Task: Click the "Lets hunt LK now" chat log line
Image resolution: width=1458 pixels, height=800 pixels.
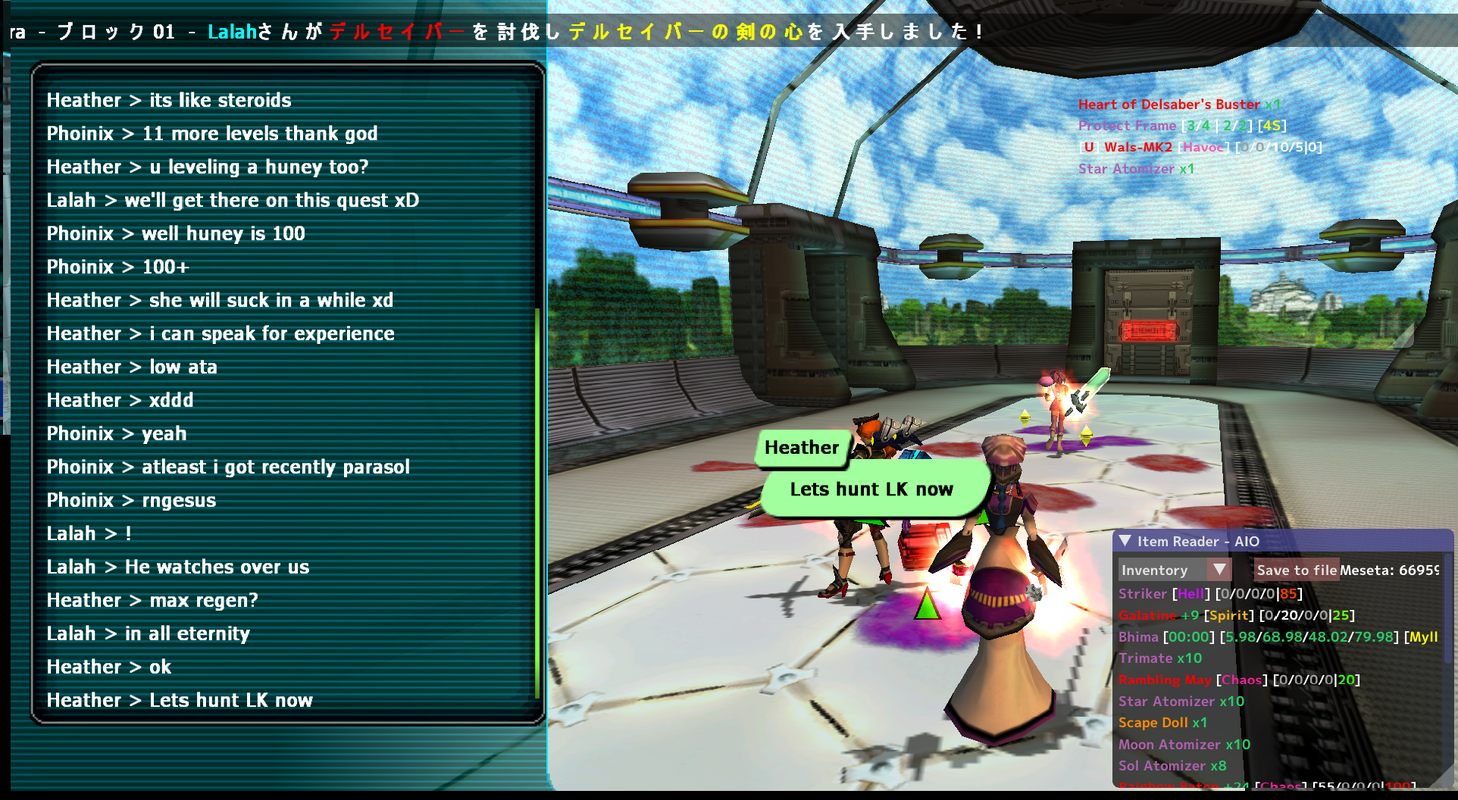Action: pyautogui.click(x=180, y=700)
